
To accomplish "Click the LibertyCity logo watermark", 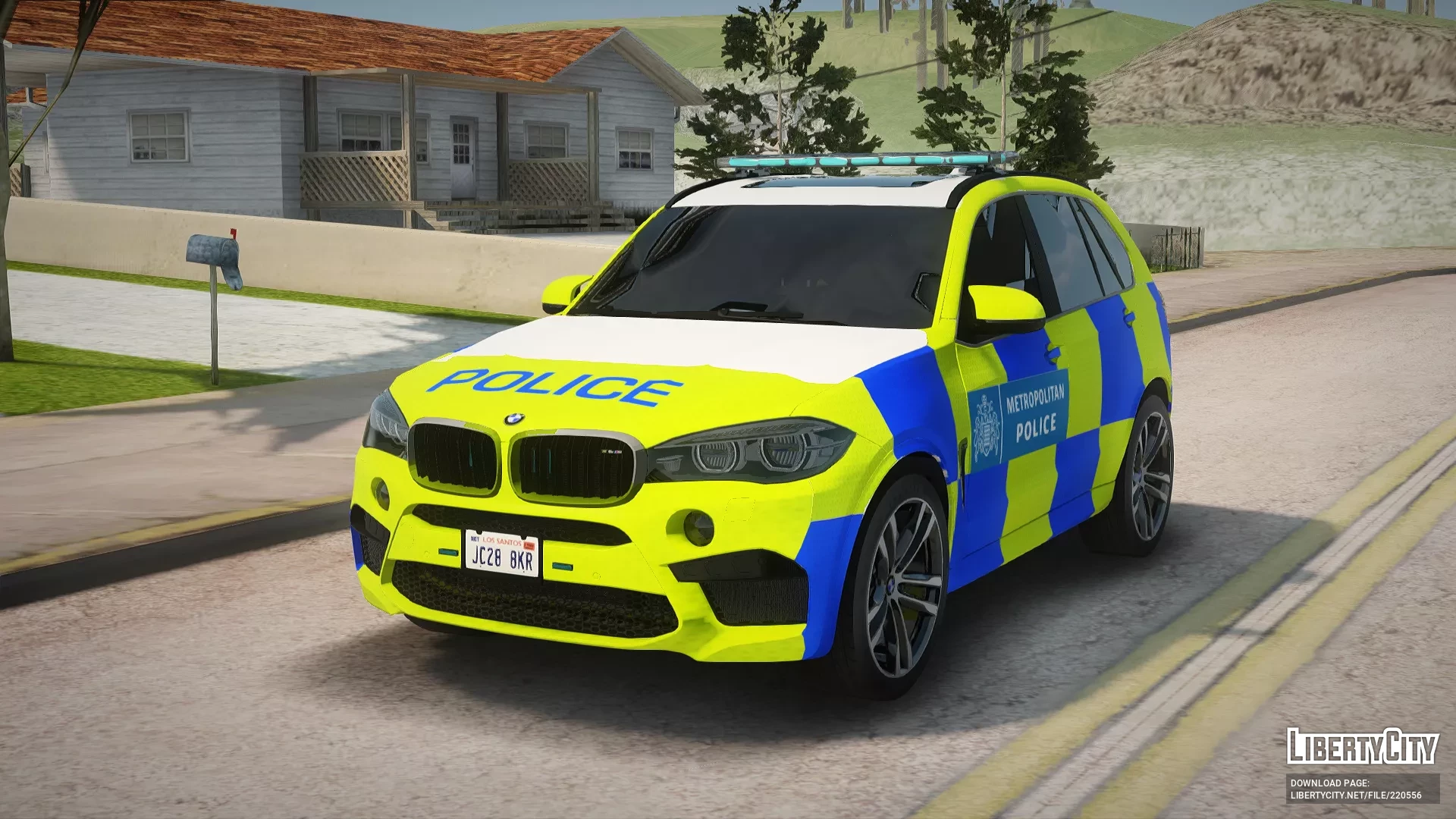I will pos(1362,746).
